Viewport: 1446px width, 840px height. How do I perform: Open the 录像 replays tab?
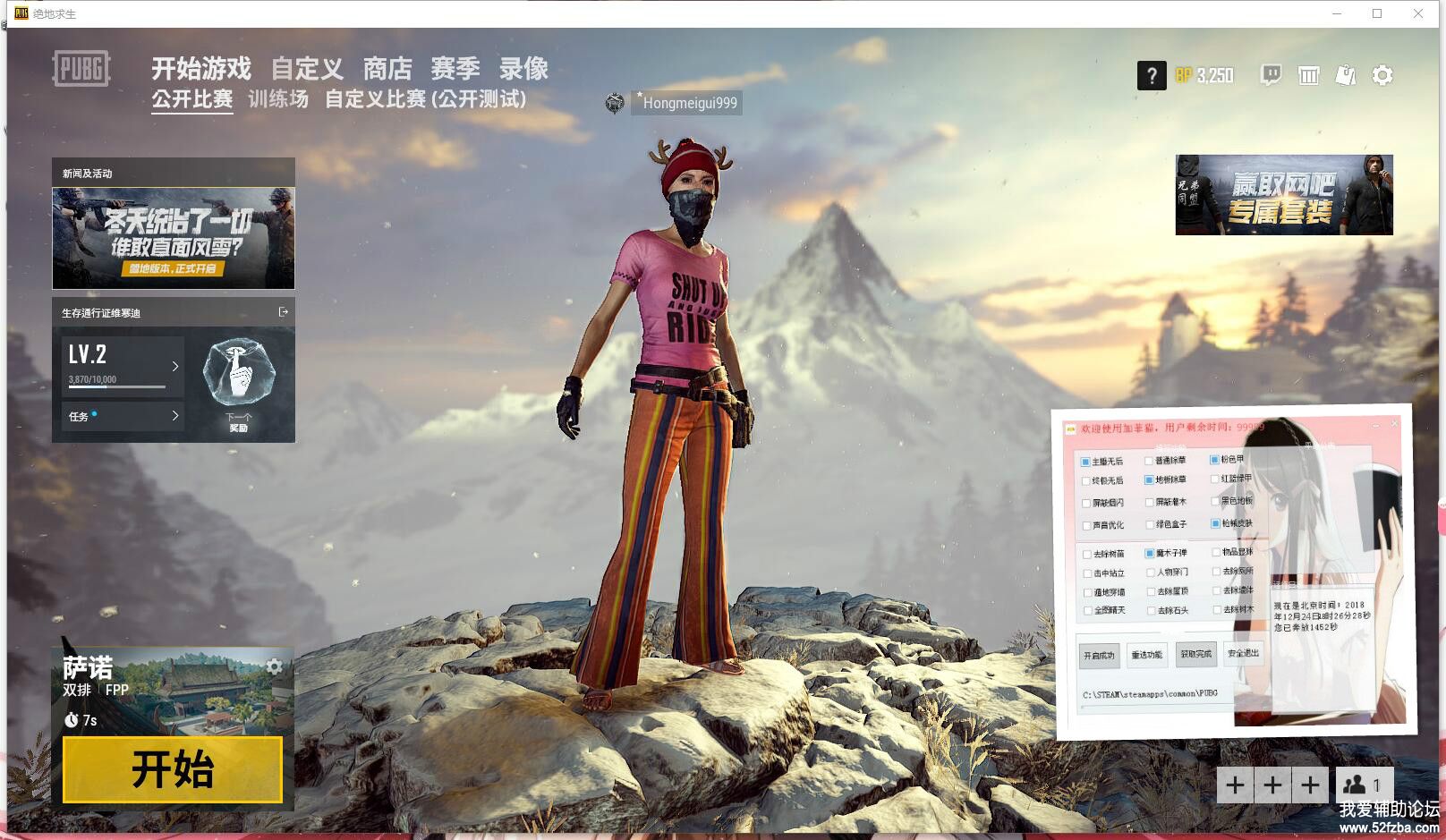[523, 69]
